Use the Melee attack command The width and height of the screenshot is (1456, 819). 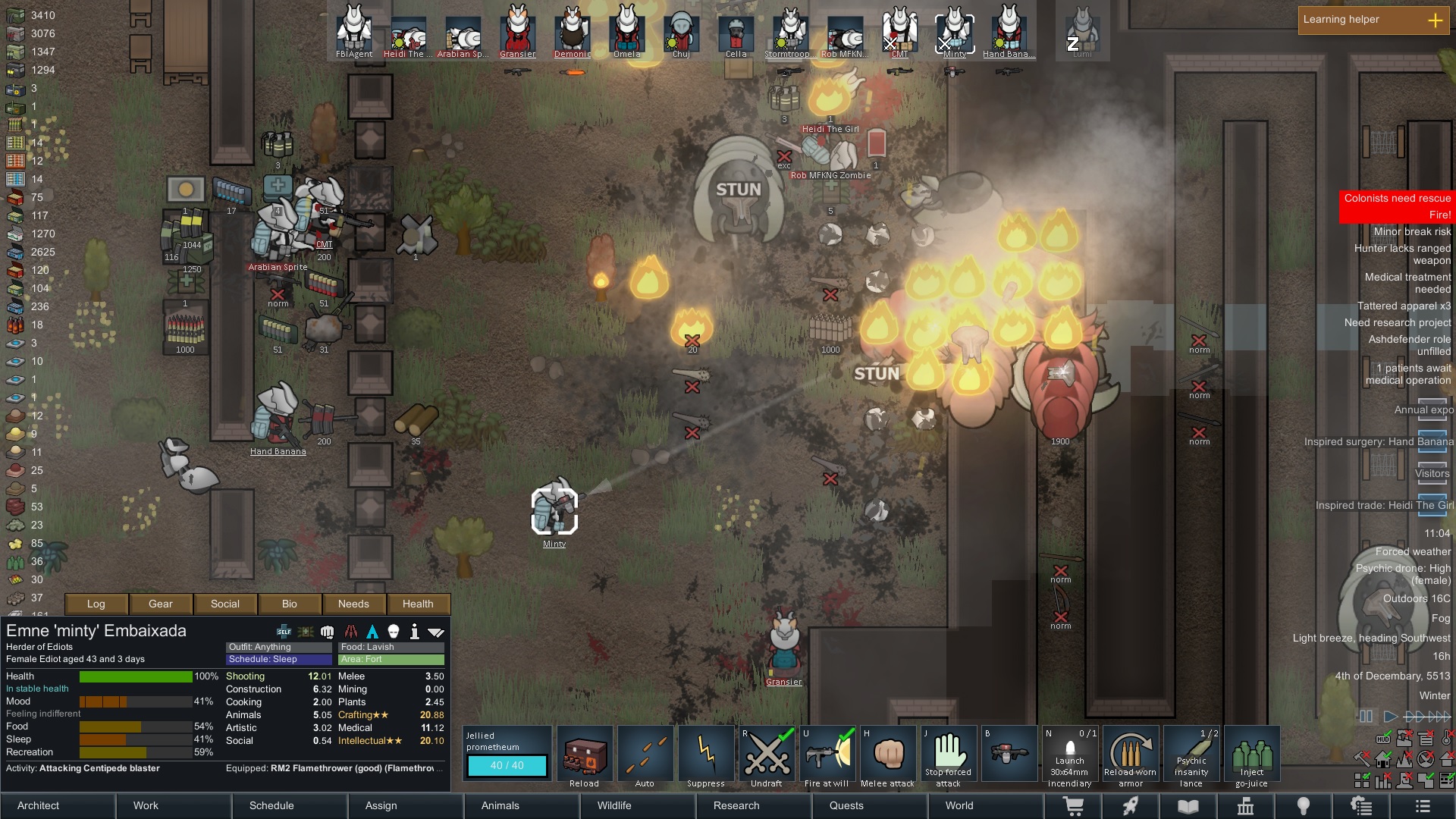[x=888, y=755]
